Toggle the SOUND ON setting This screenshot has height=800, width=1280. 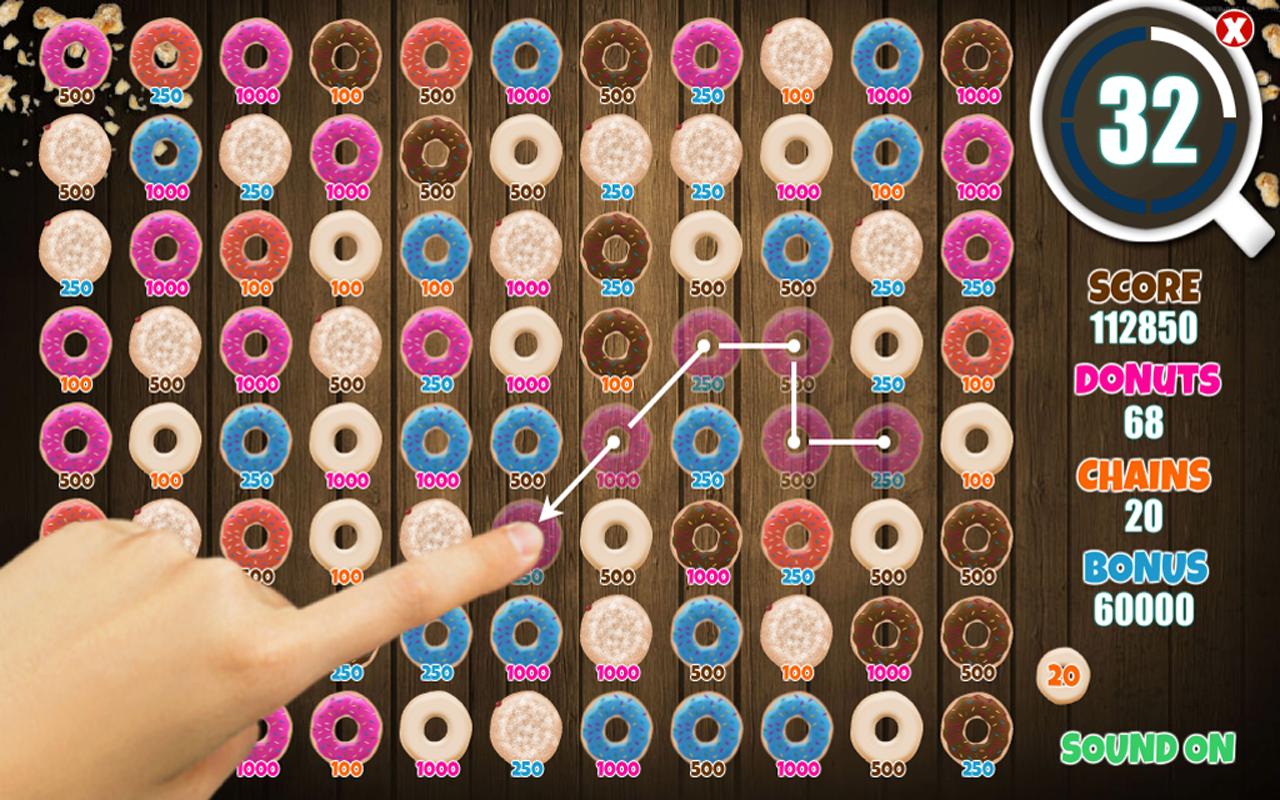(1148, 746)
